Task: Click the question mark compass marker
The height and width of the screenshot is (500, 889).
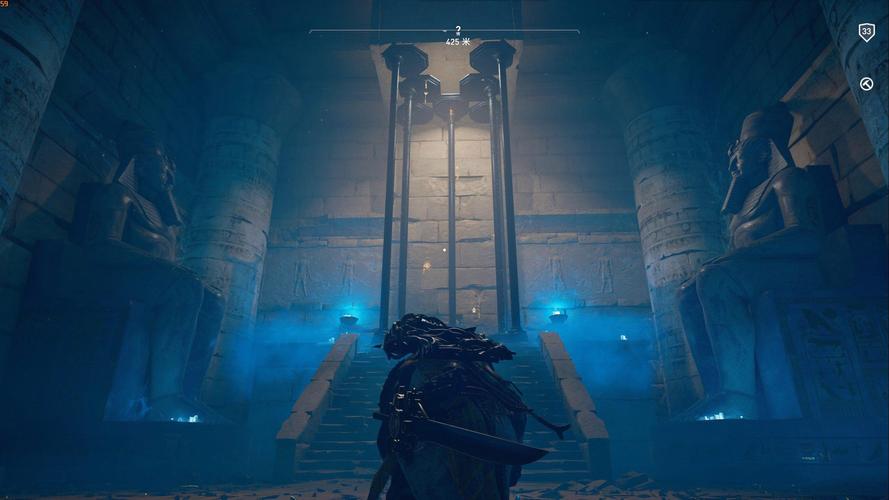Action: 458,30
